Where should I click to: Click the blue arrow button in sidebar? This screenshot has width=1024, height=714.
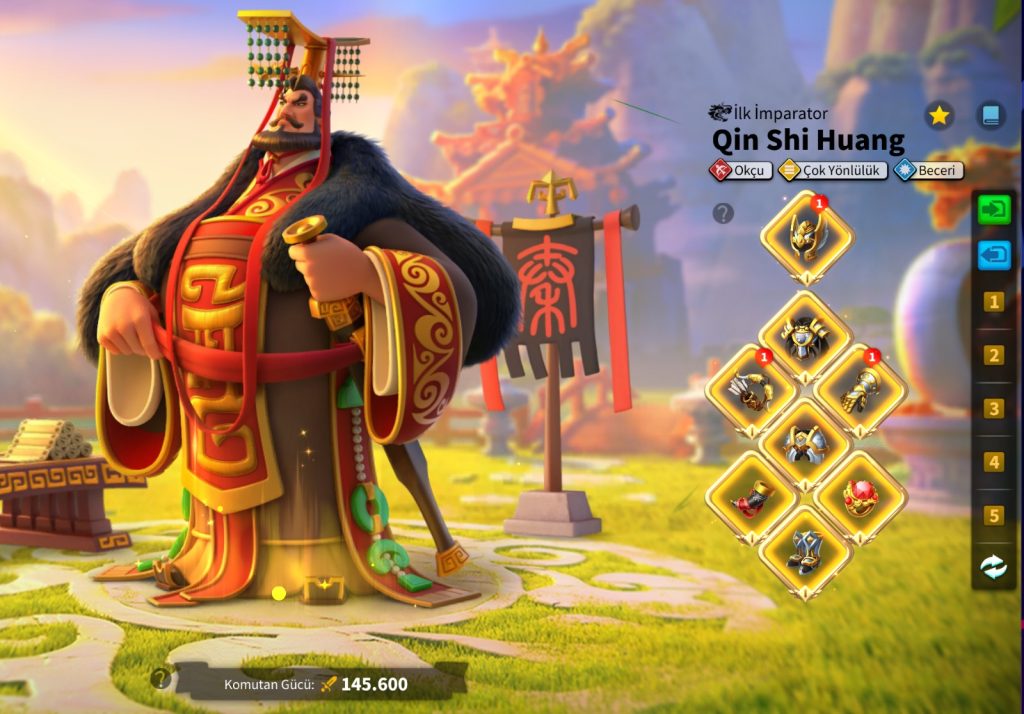pos(994,255)
